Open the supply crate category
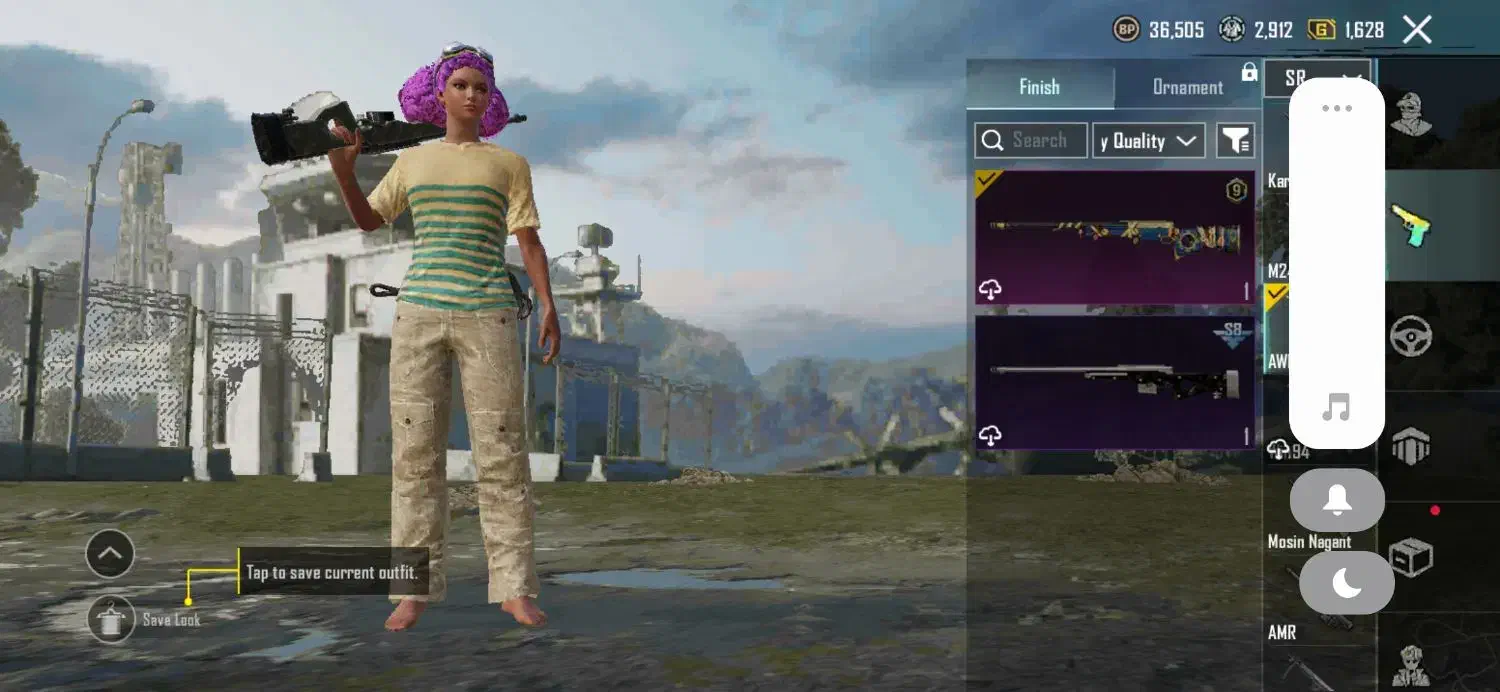This screenshot has width=1500, height=692. pos(1411,557)
